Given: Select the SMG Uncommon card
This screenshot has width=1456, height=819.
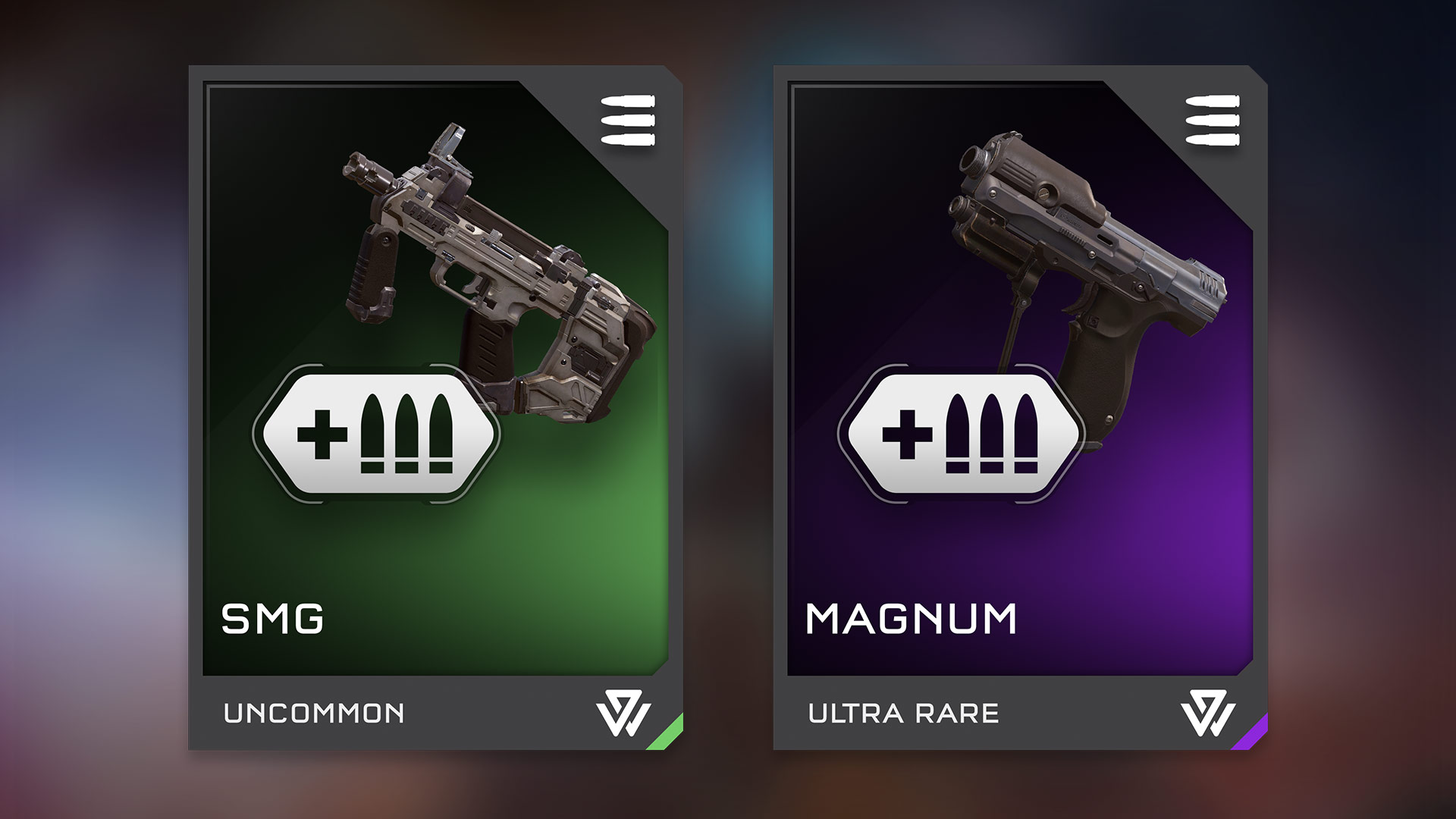Looking at the screenshot, I should pos(435,408).
